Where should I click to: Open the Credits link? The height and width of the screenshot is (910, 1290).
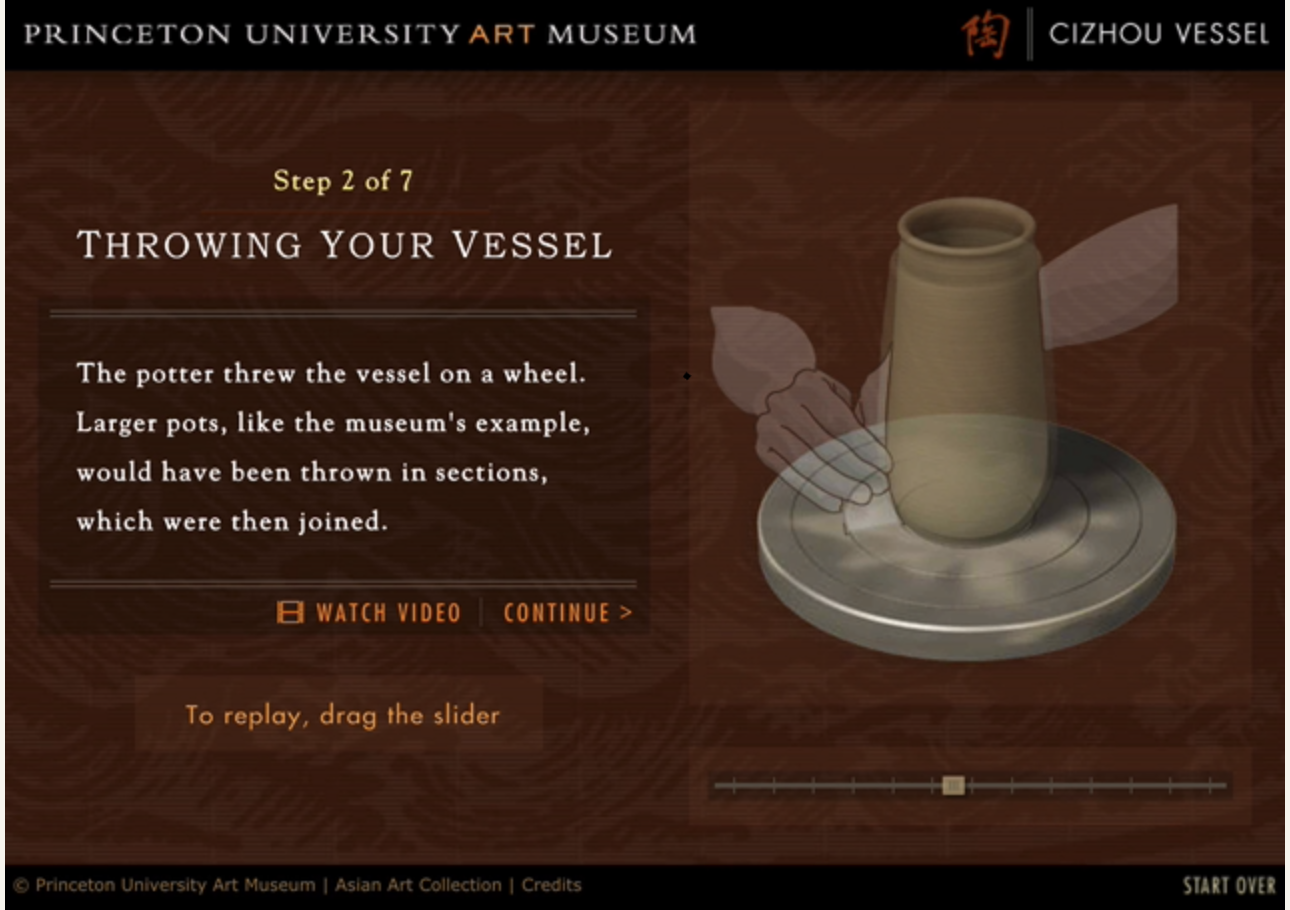551,885
